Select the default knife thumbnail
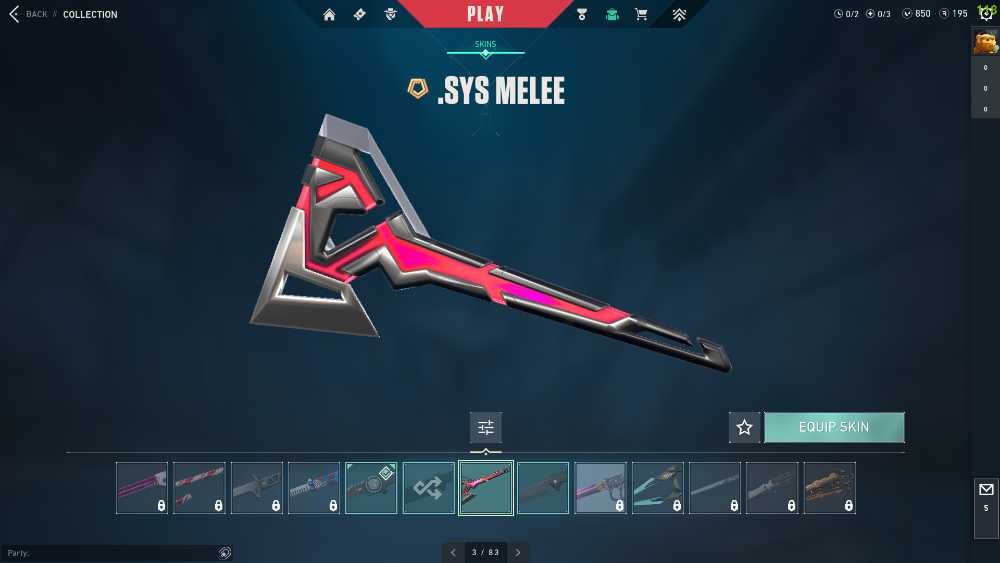Viewport: 1000px width, 563px height. pyautogui.click(x=543, y=488)
